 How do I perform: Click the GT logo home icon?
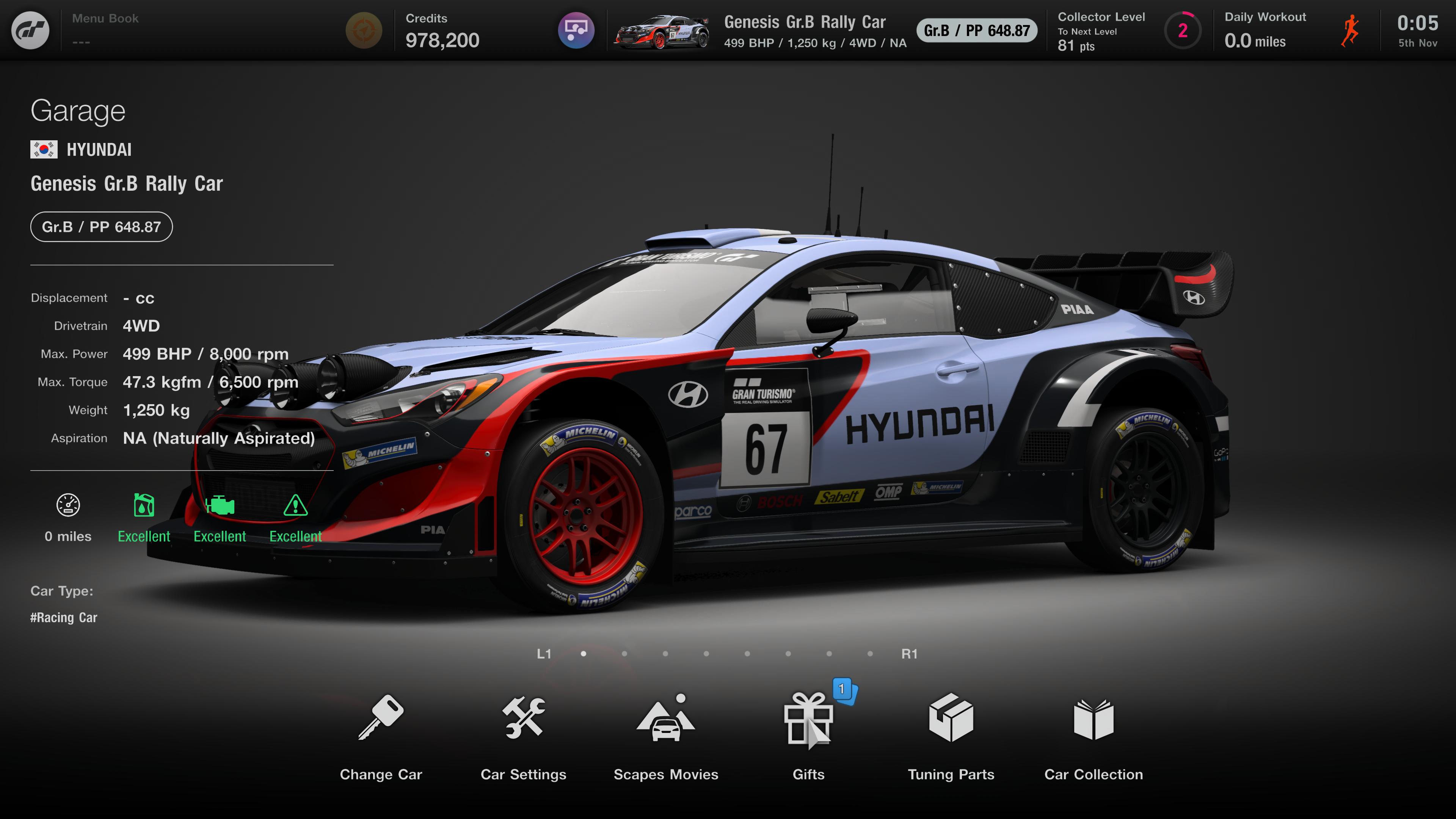pos(30,30)
